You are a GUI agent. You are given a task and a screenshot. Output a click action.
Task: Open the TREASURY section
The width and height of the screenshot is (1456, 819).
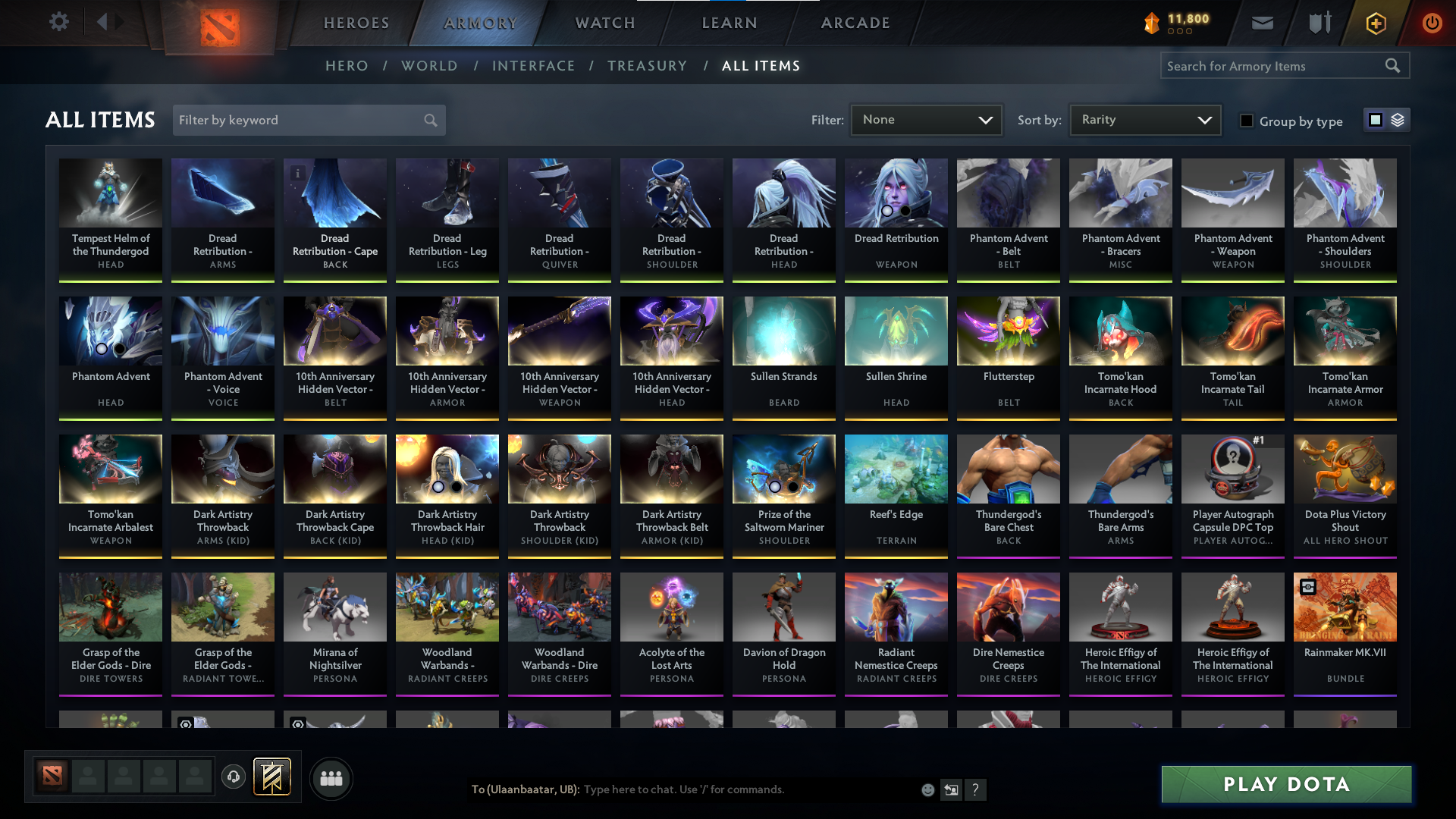647,66
